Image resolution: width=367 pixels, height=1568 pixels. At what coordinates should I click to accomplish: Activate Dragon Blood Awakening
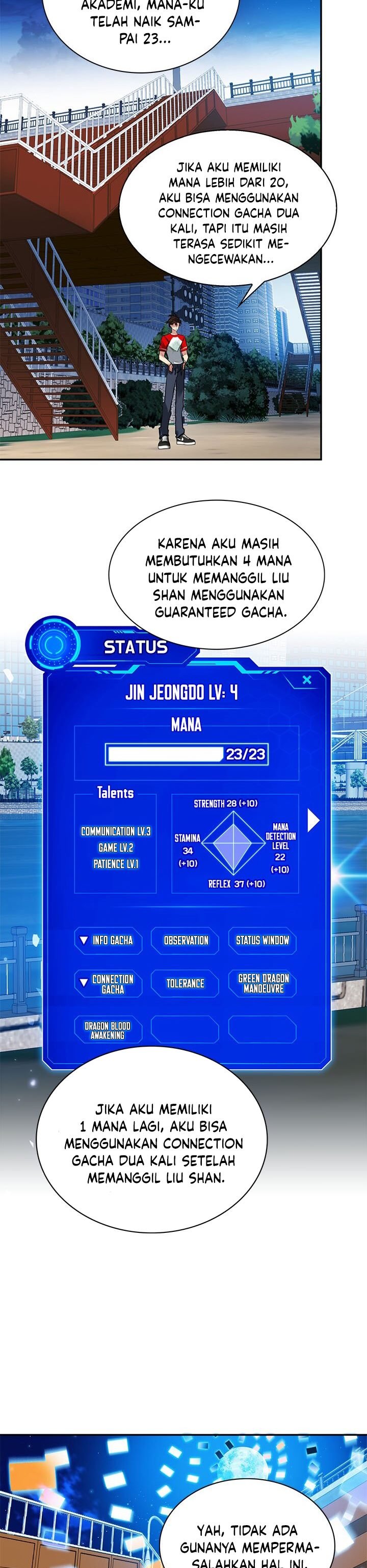pos(108,1030)
